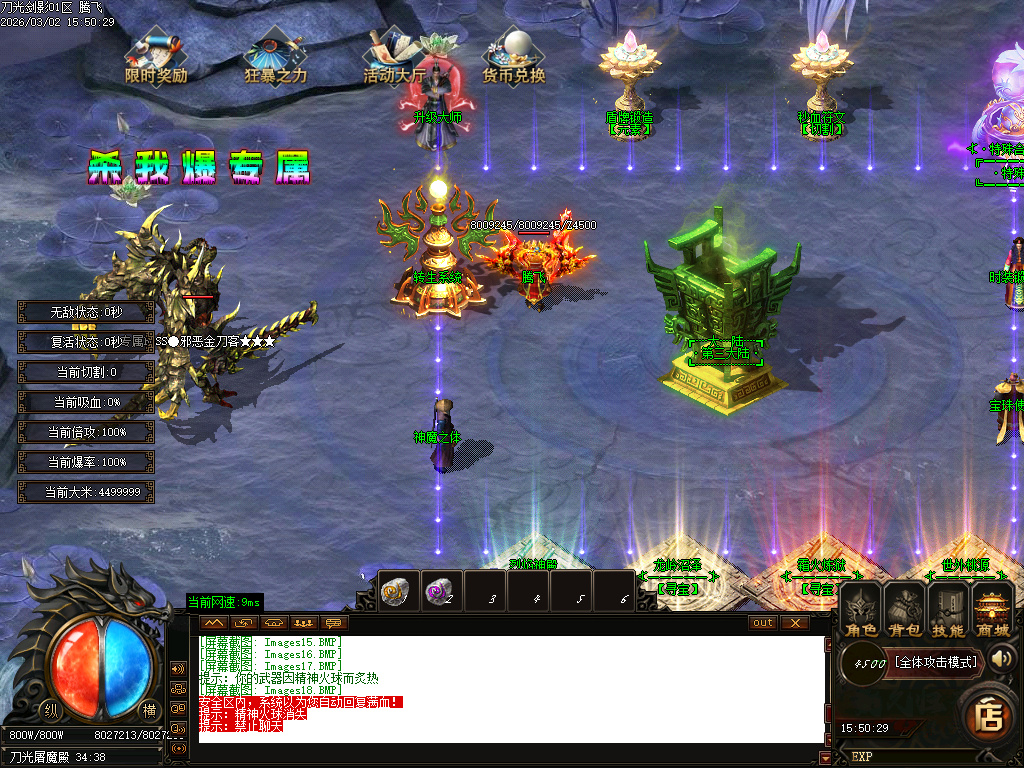Open the 限时奖励 limited-time rewards icon
This screenshot has height=768, width=1024.
(155, 59)
